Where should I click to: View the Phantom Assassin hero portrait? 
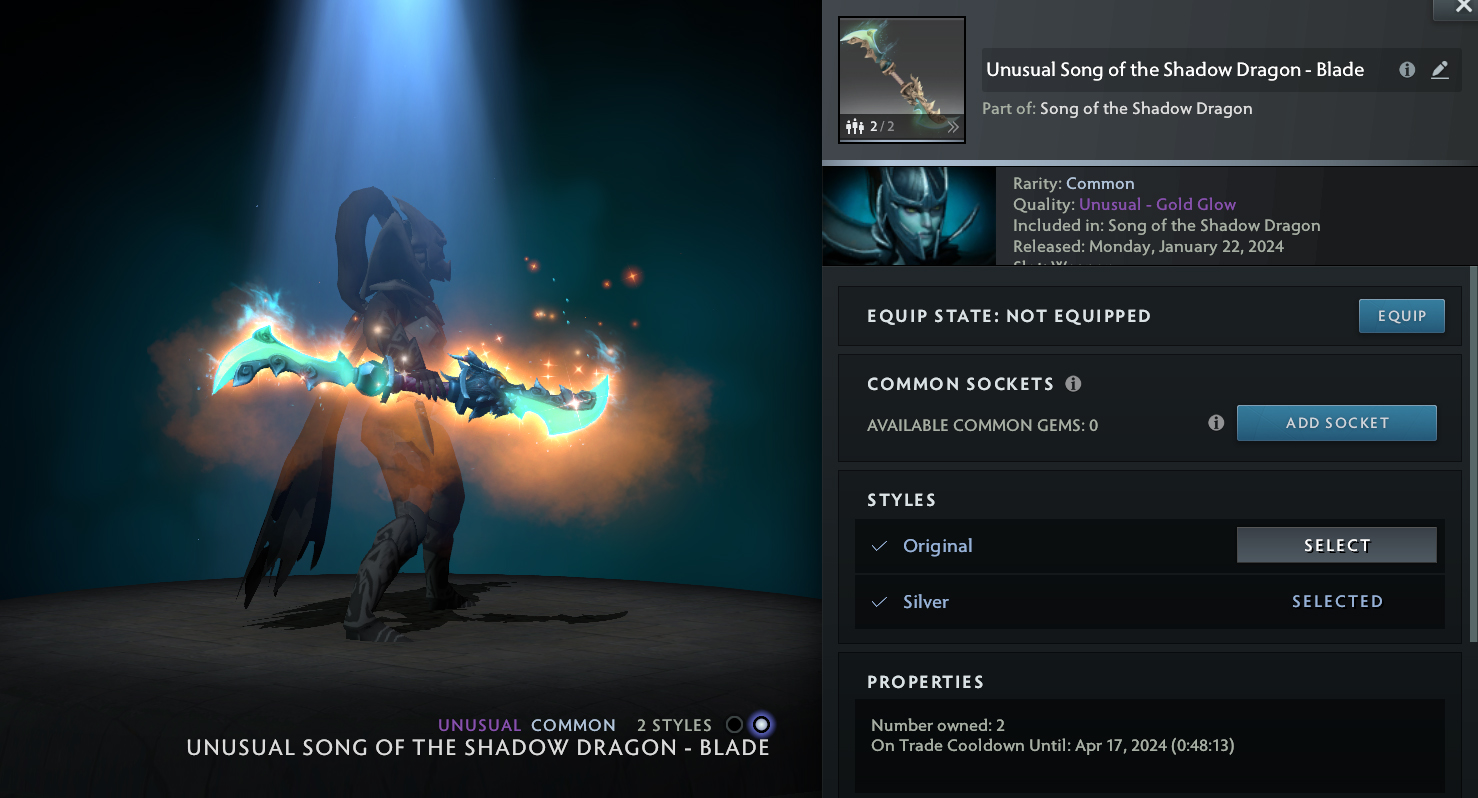coord(908,216)
